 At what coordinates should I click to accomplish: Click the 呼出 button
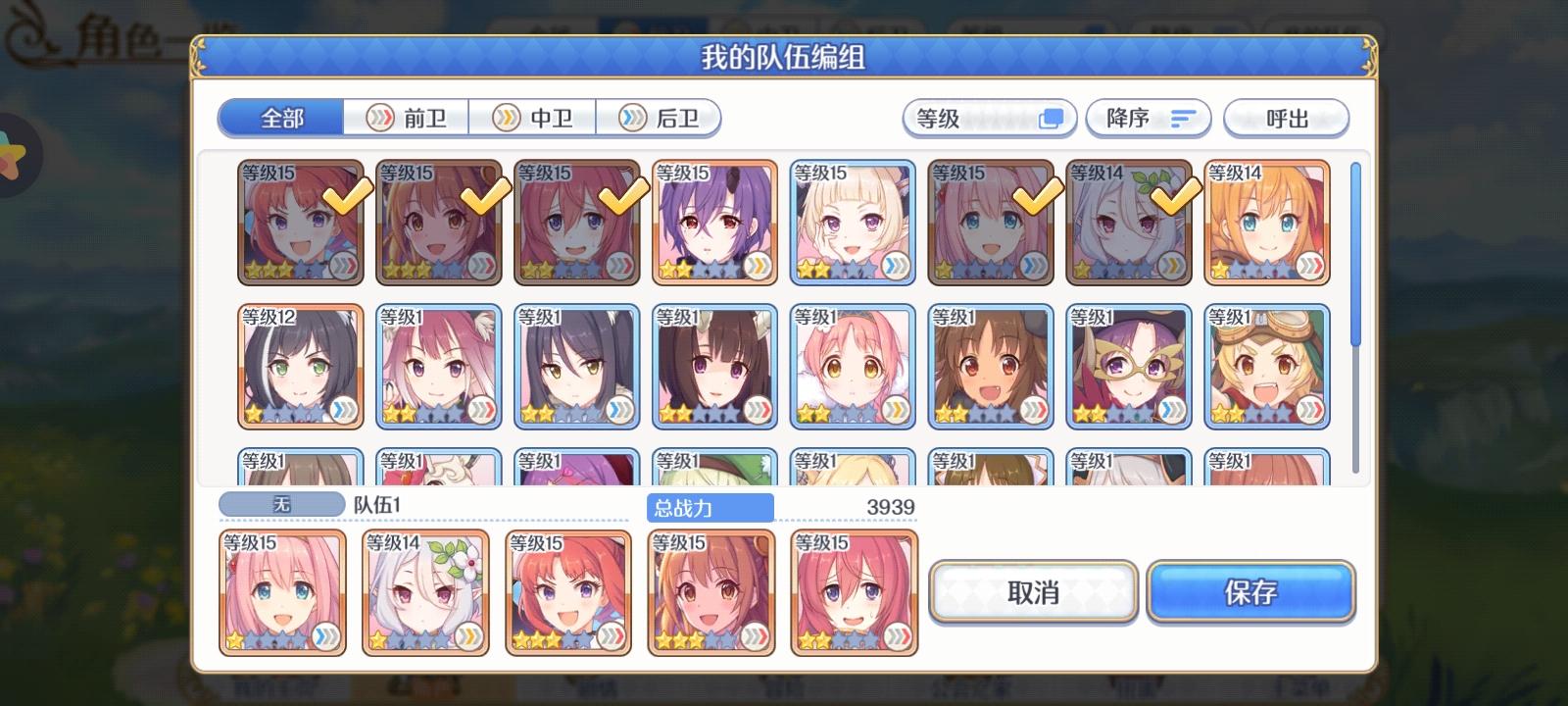coord(1287,118)
